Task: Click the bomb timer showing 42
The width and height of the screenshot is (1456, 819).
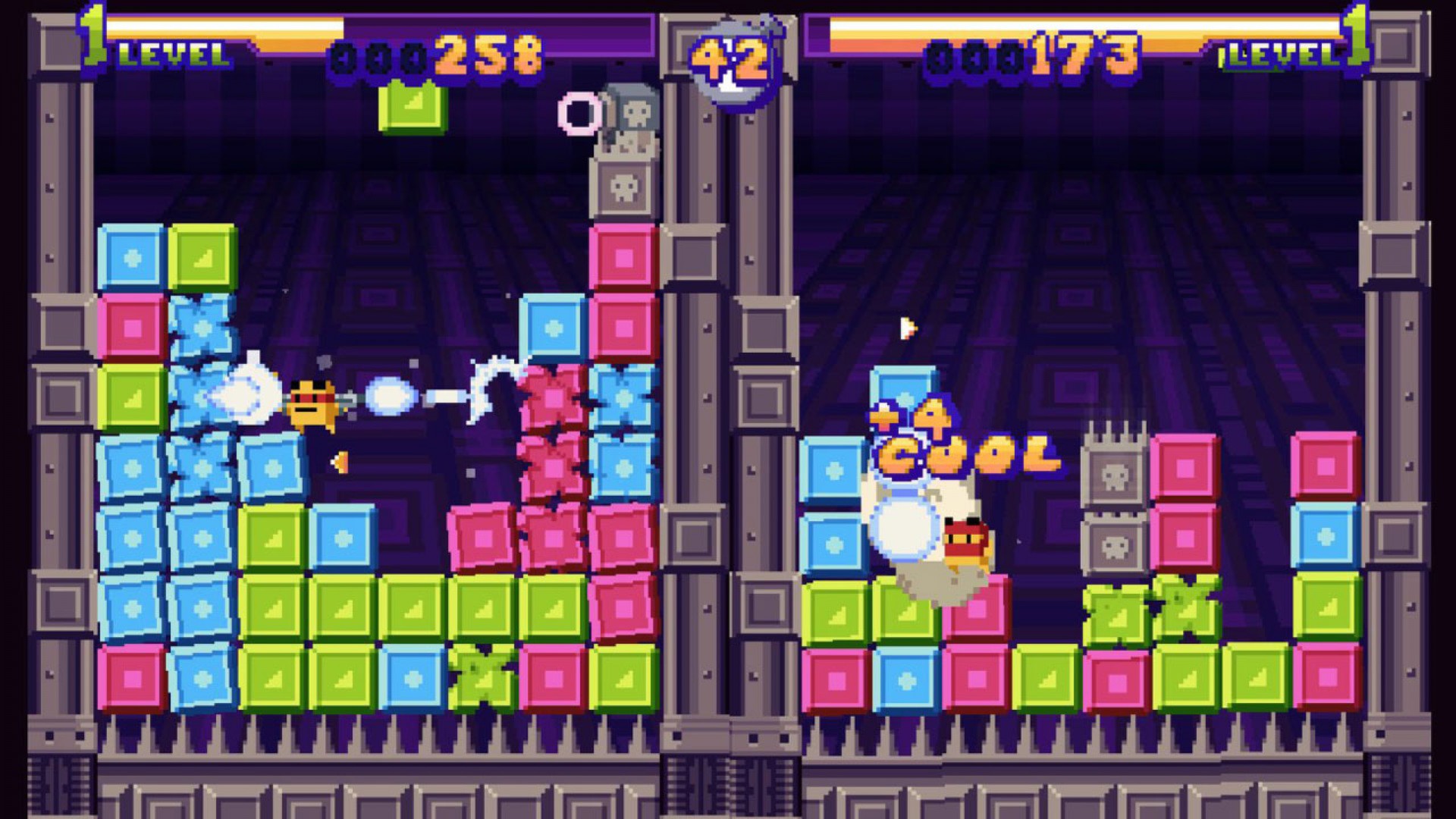Action: tap(728, 53)
